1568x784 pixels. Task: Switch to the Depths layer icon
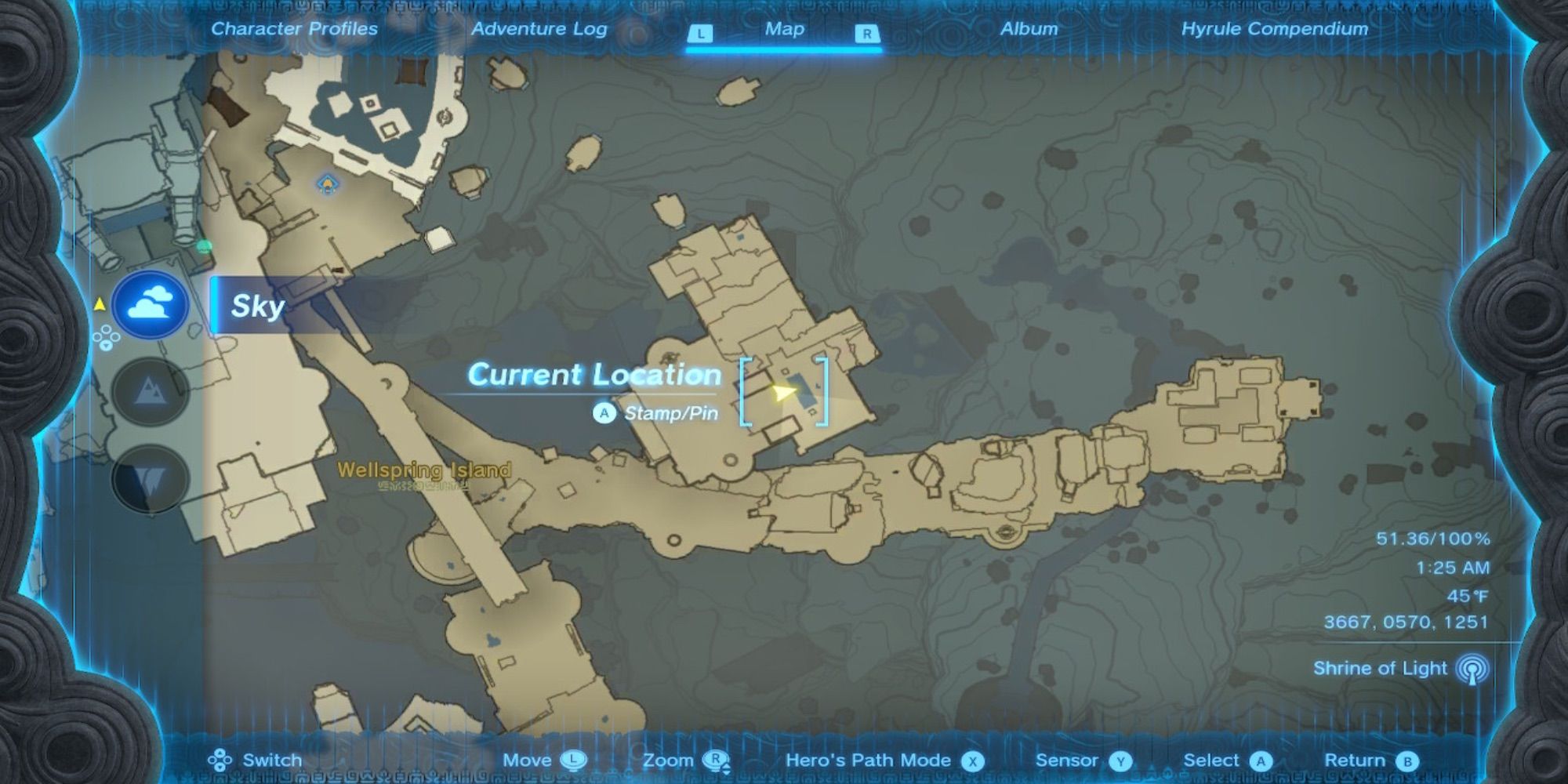coord(150,478)
